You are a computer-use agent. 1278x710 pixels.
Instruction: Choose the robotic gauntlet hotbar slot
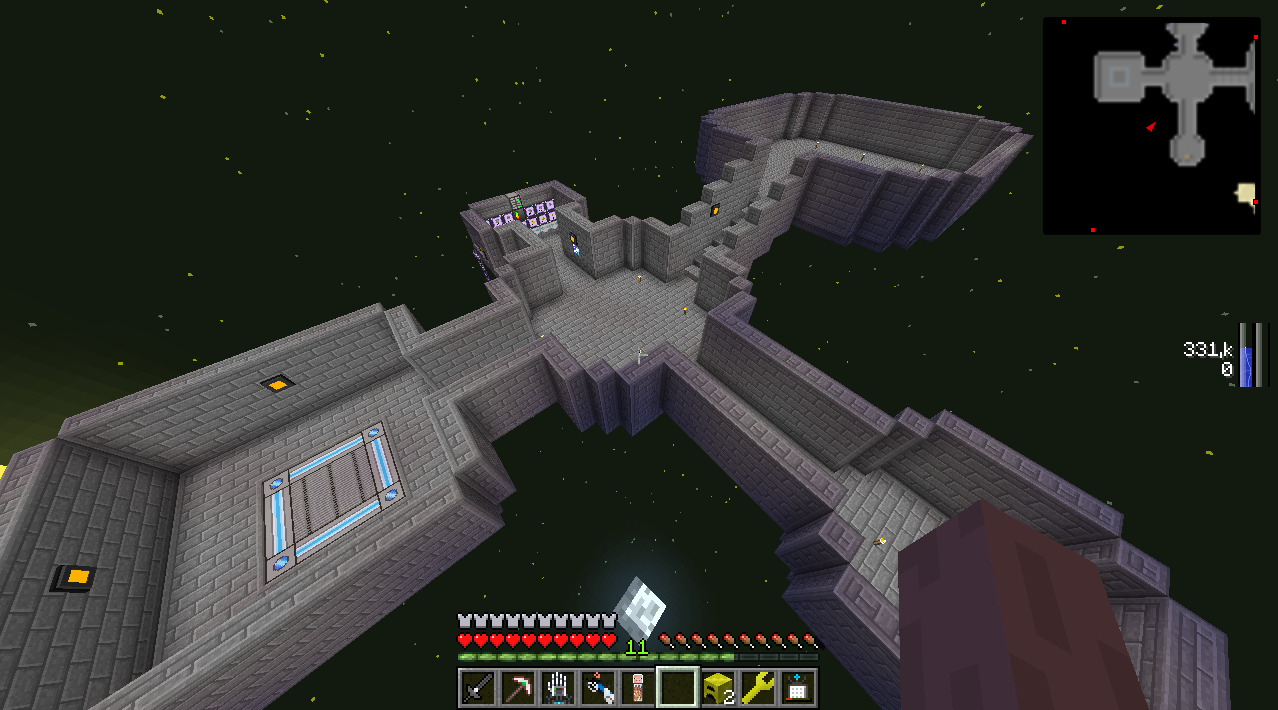pos(558,688)
